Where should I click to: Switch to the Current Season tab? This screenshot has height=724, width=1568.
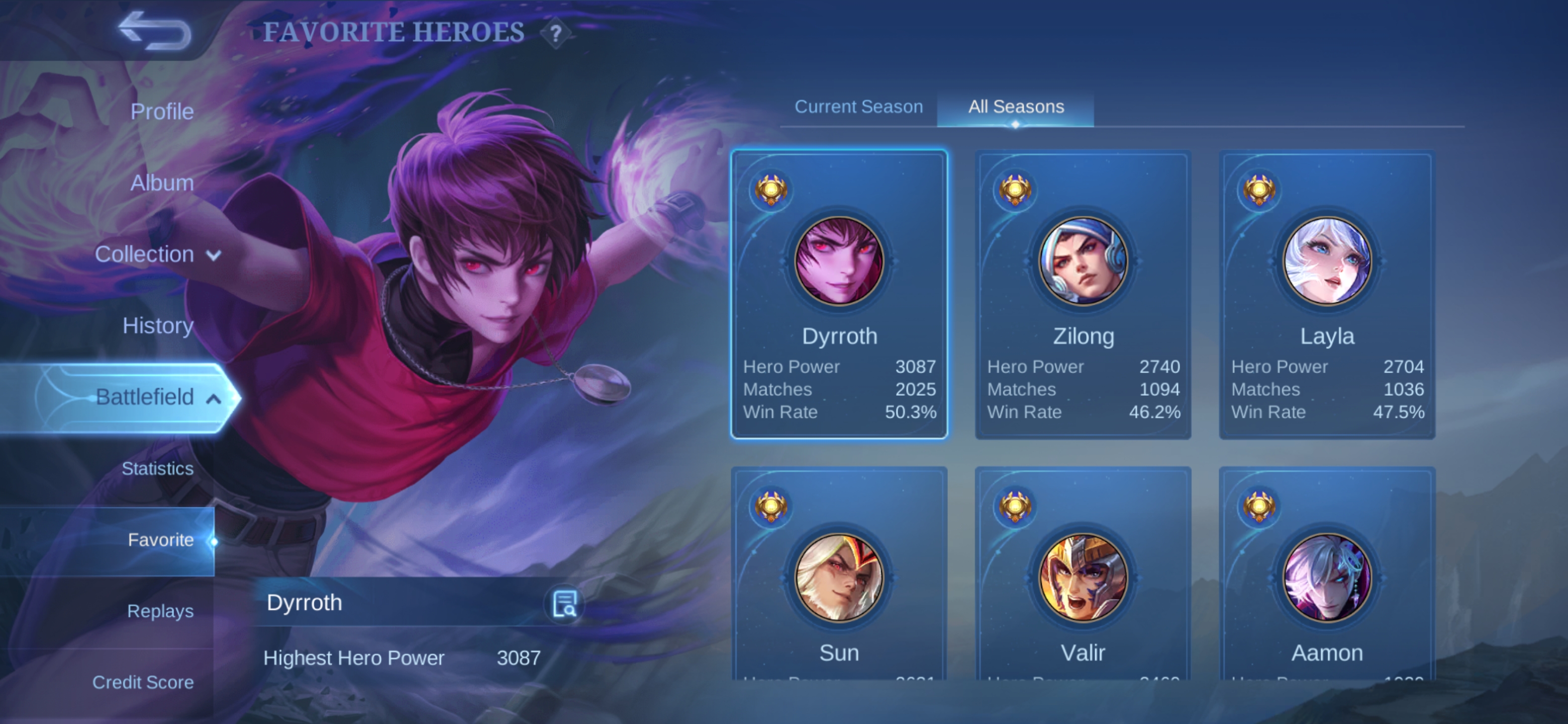coord(858,107)
